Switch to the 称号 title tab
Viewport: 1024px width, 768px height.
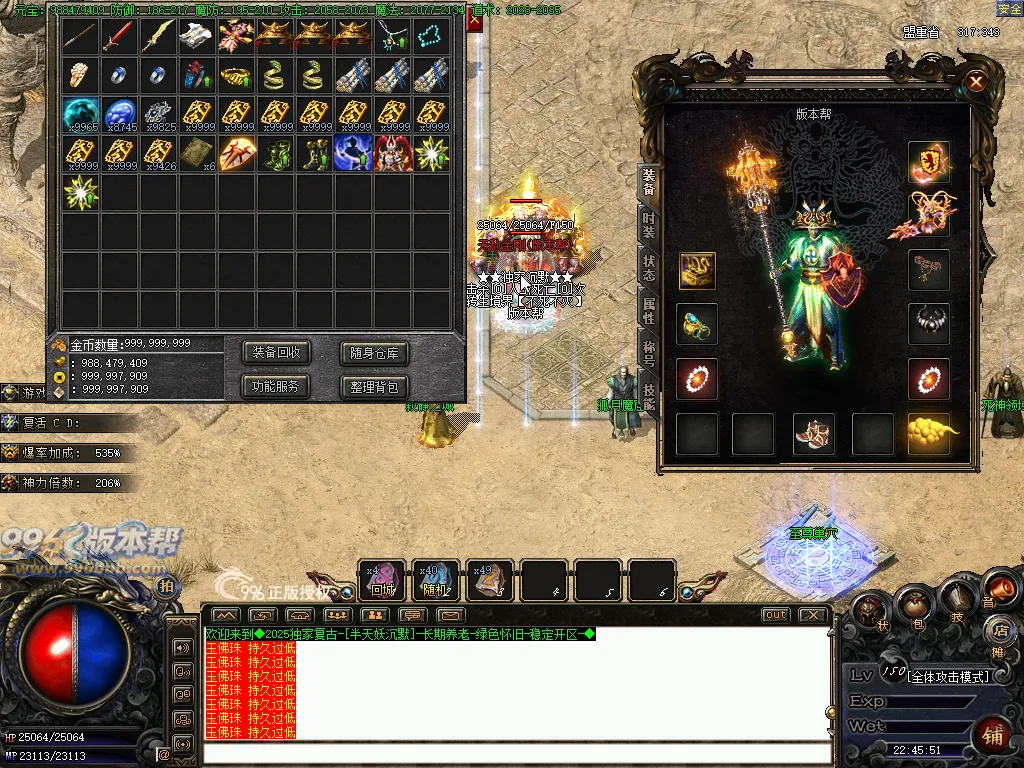648,353
